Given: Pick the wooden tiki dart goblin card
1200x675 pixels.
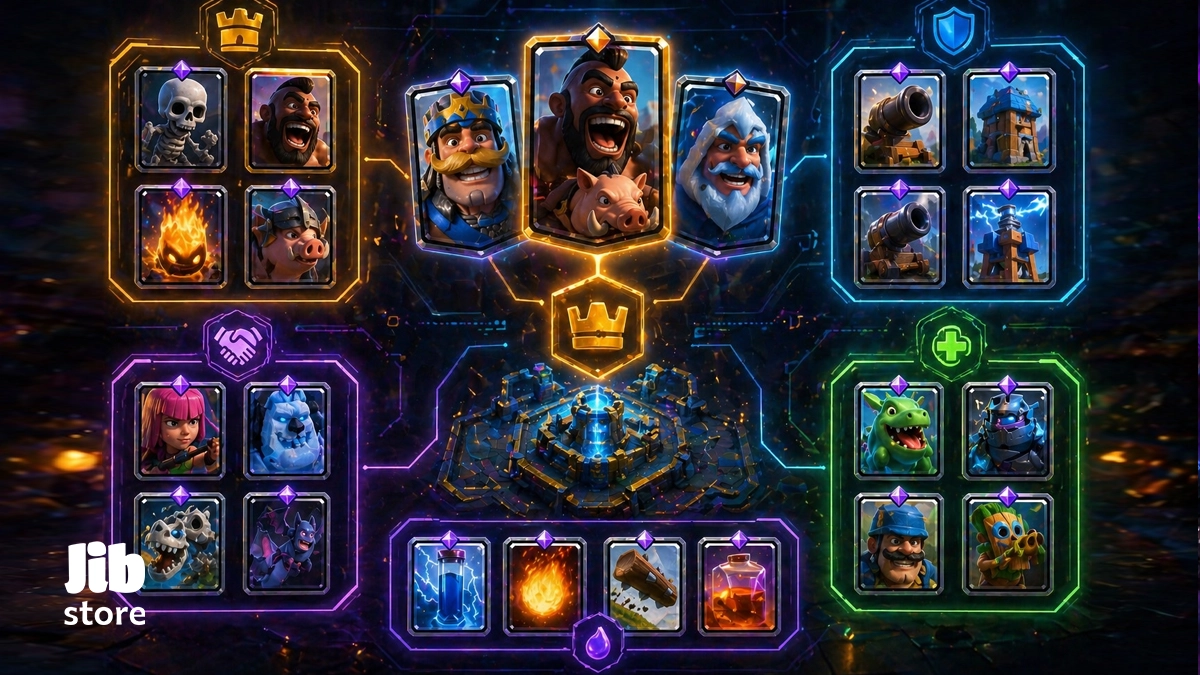Looking at the screenshot, I should tap(1008, 545).
